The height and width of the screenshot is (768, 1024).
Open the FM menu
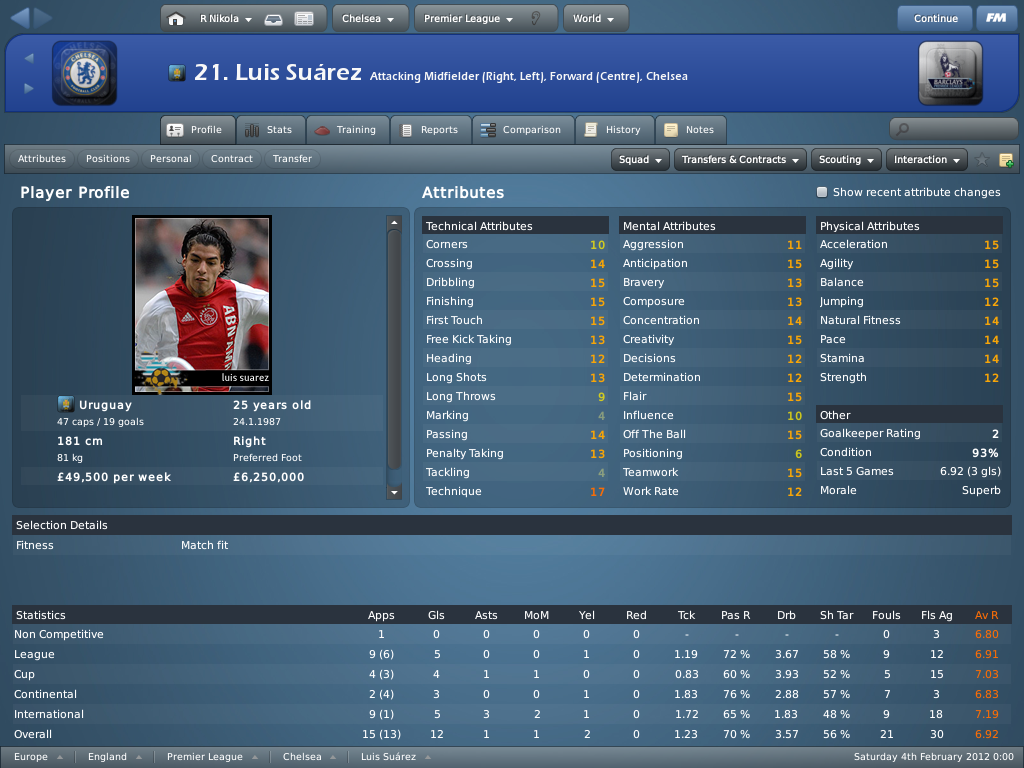coord(995,18)
